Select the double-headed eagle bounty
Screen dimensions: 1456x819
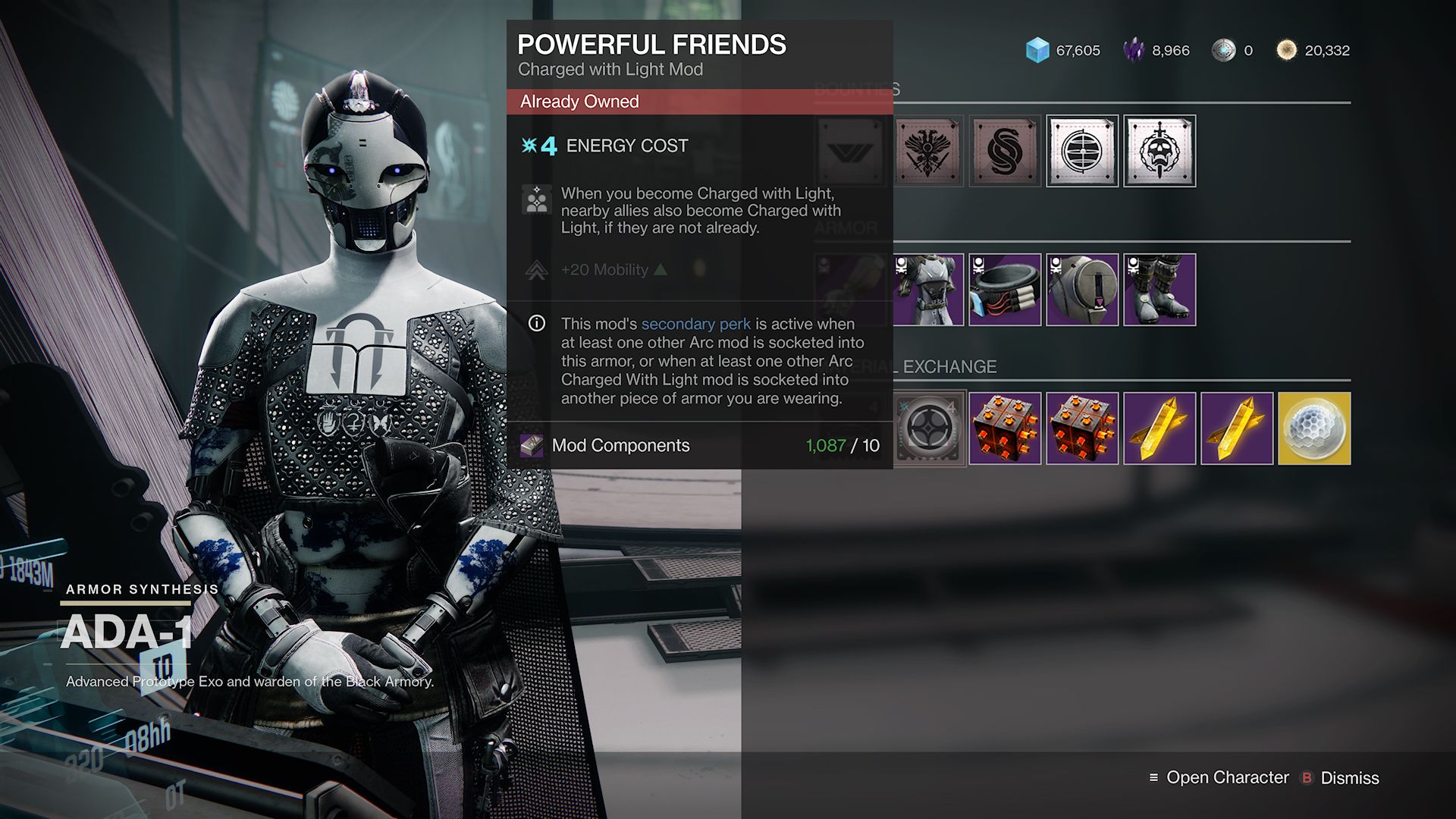[x=927, y=149]
